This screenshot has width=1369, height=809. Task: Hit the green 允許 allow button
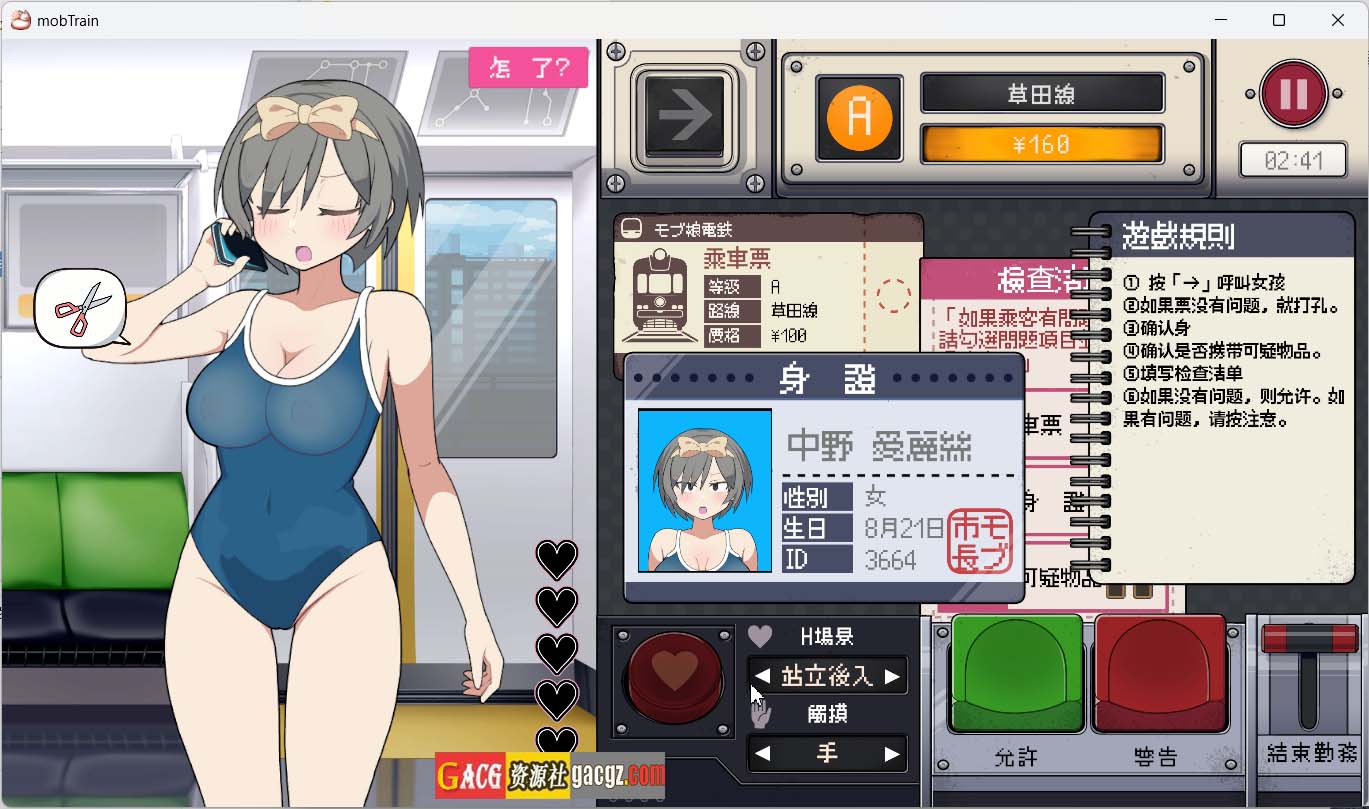click(x=1016, y=675)
